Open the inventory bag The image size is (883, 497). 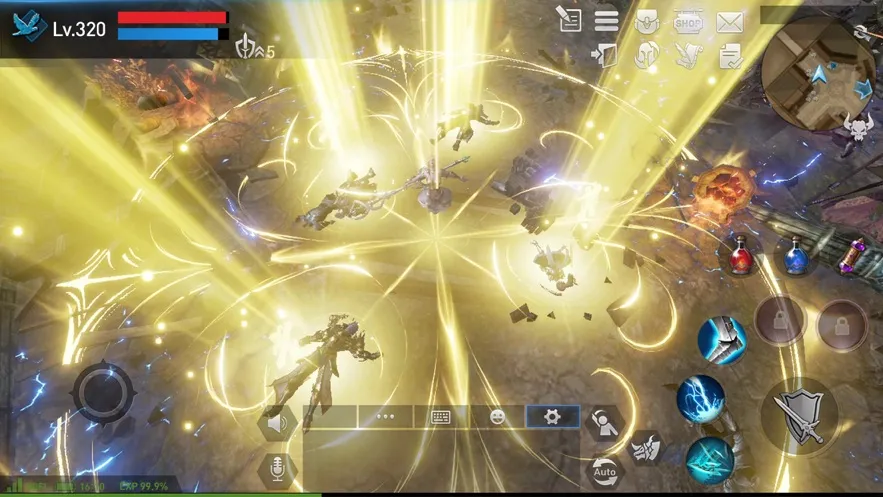point(647,20)
